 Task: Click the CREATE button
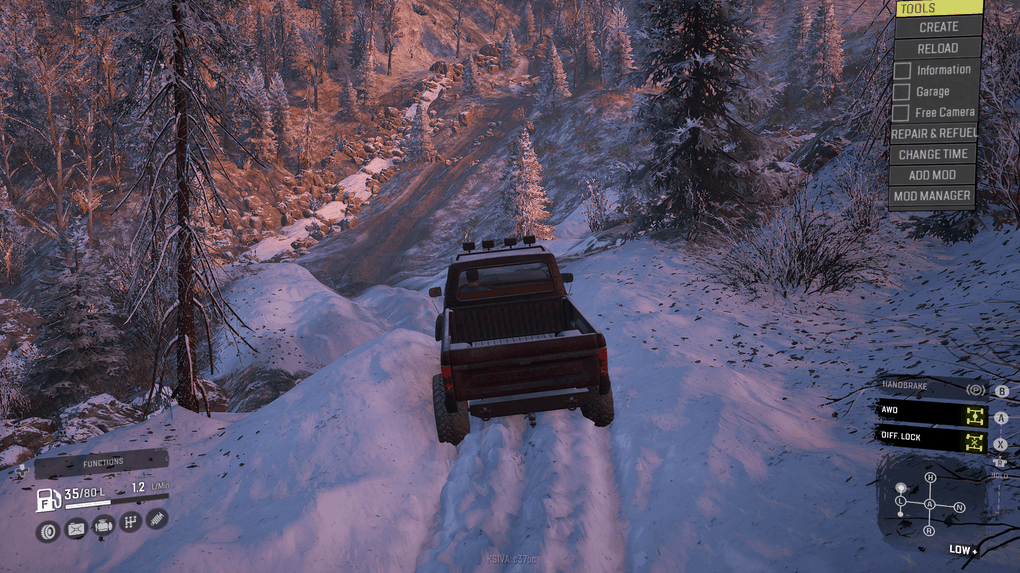938,27
